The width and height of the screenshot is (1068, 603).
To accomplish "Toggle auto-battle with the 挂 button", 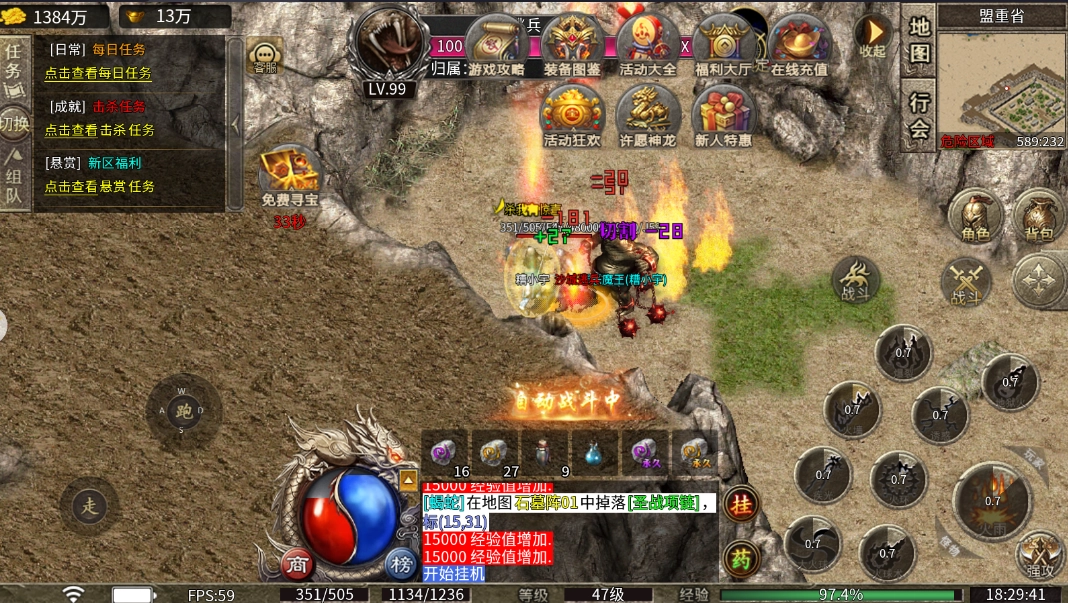I will tap(741, 505).
